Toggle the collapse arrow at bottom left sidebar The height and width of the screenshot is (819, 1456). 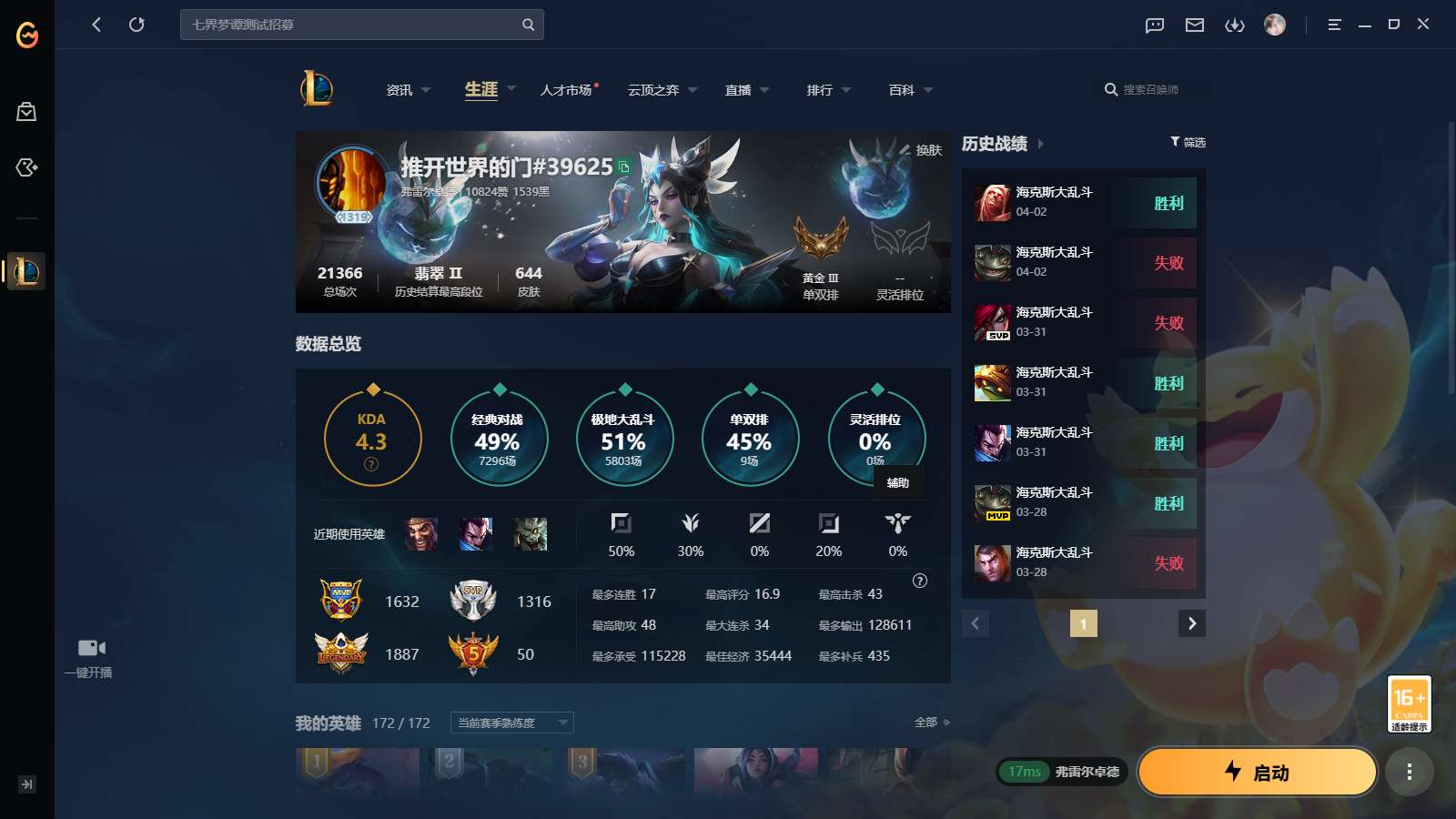point(26,784)
